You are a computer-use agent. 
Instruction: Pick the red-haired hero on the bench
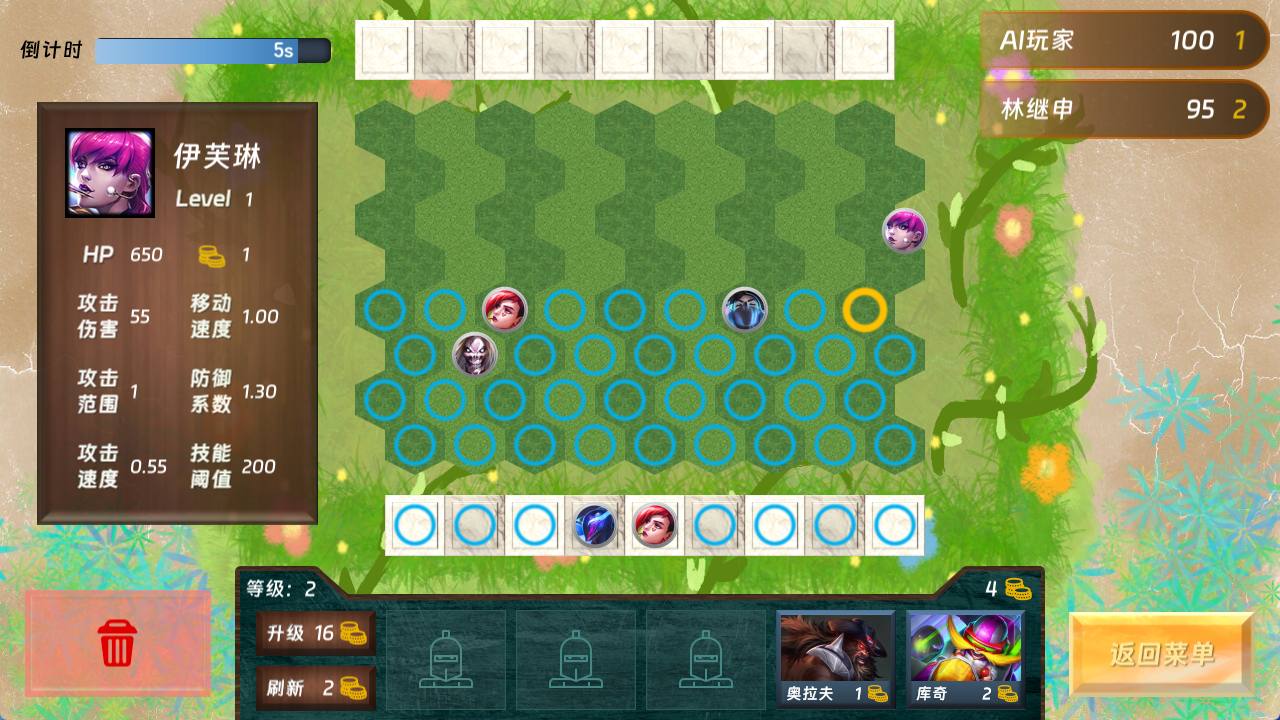pos(654,525)
